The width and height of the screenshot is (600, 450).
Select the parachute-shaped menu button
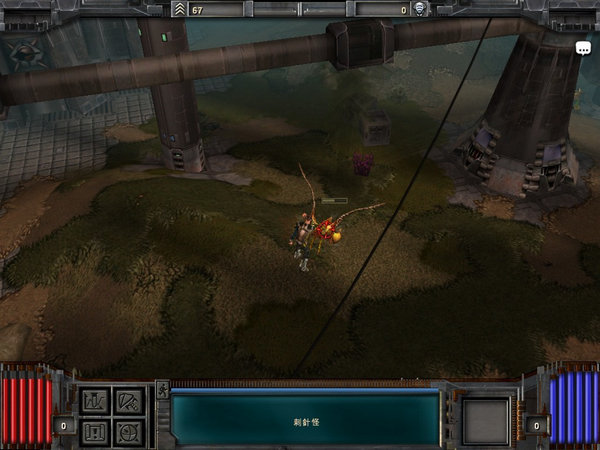[127, 402]
